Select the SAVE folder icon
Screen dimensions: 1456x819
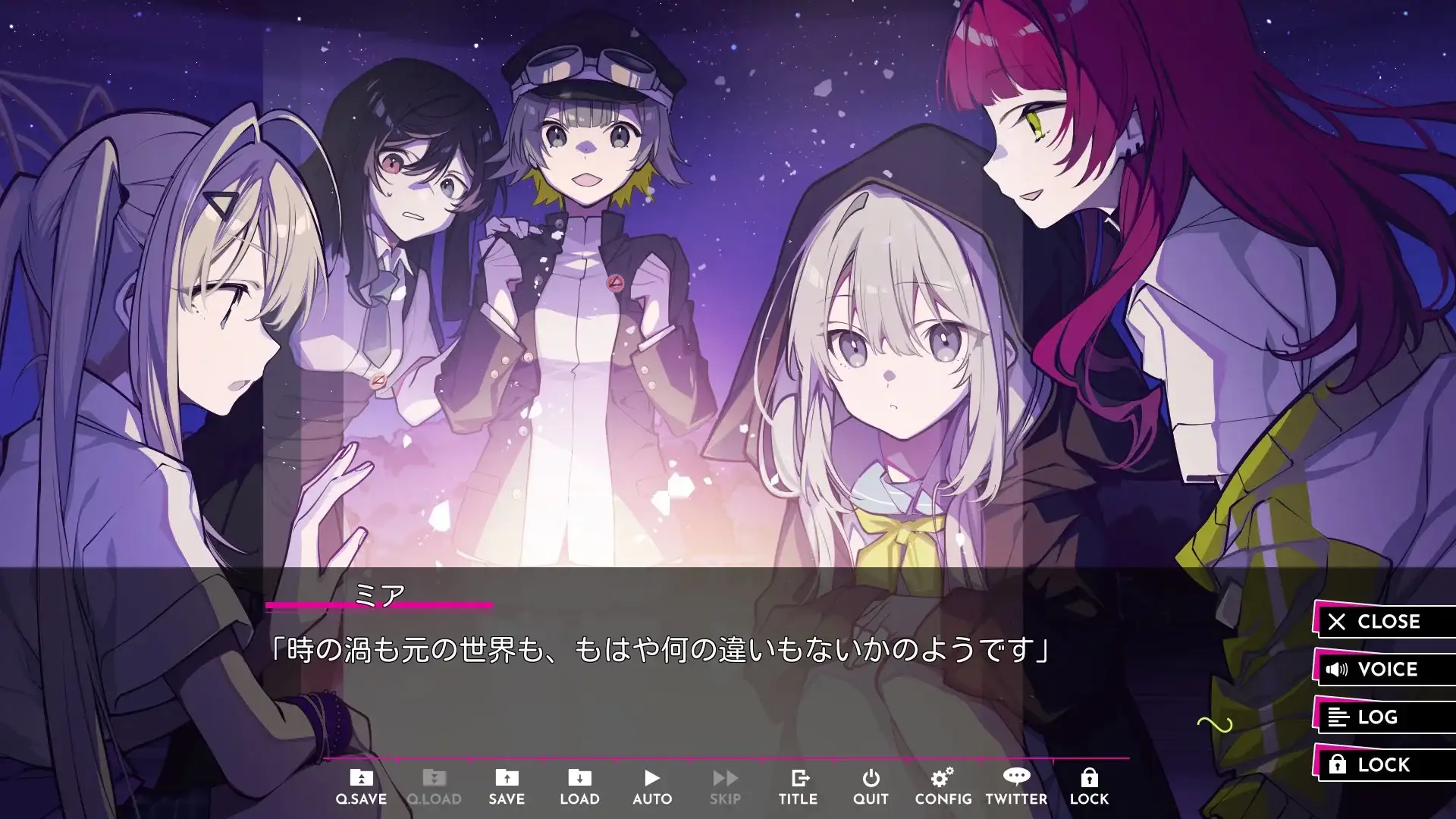coord(507,783)
